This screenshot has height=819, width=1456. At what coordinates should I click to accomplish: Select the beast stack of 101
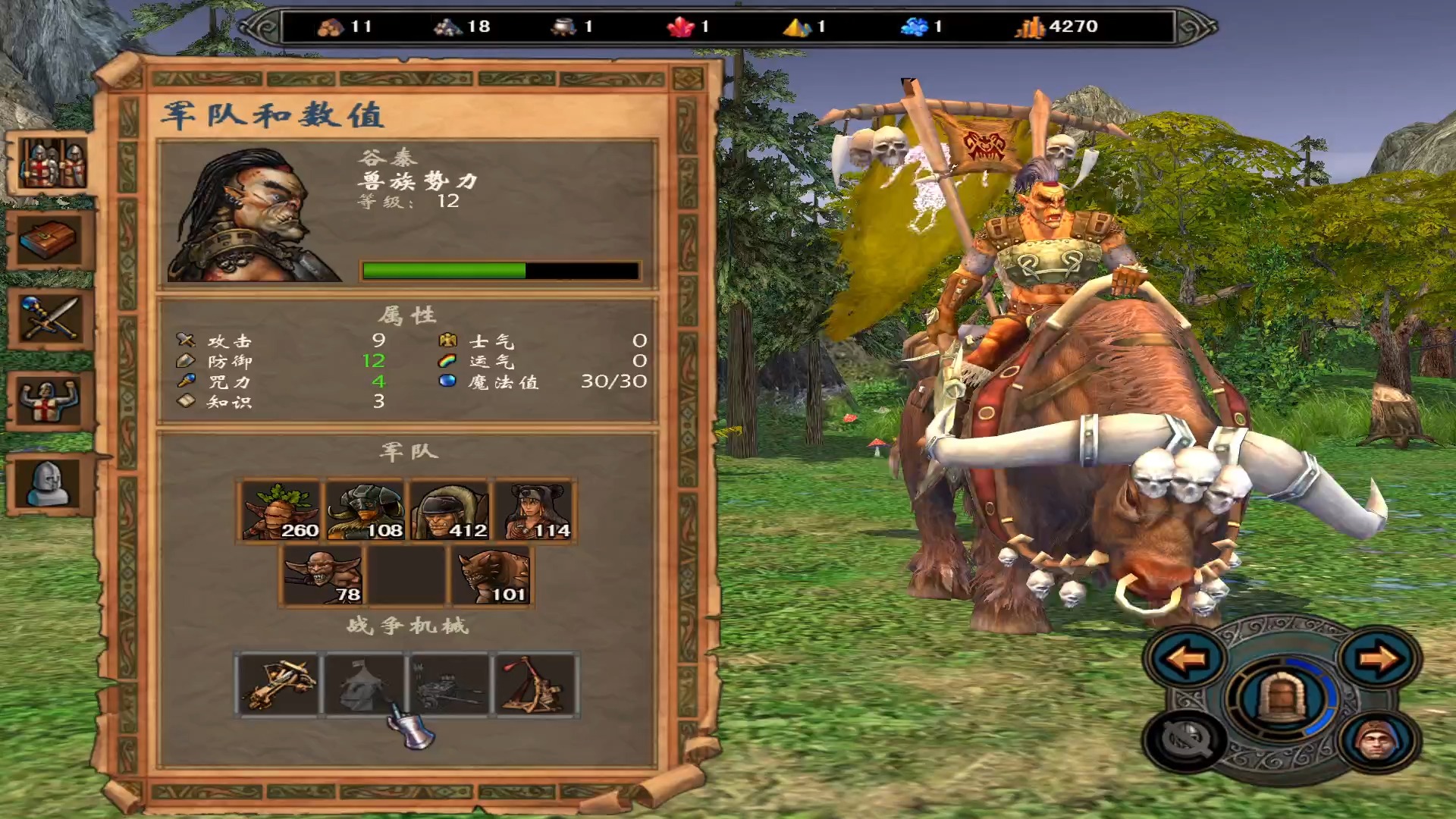click(x=492, y=576)
